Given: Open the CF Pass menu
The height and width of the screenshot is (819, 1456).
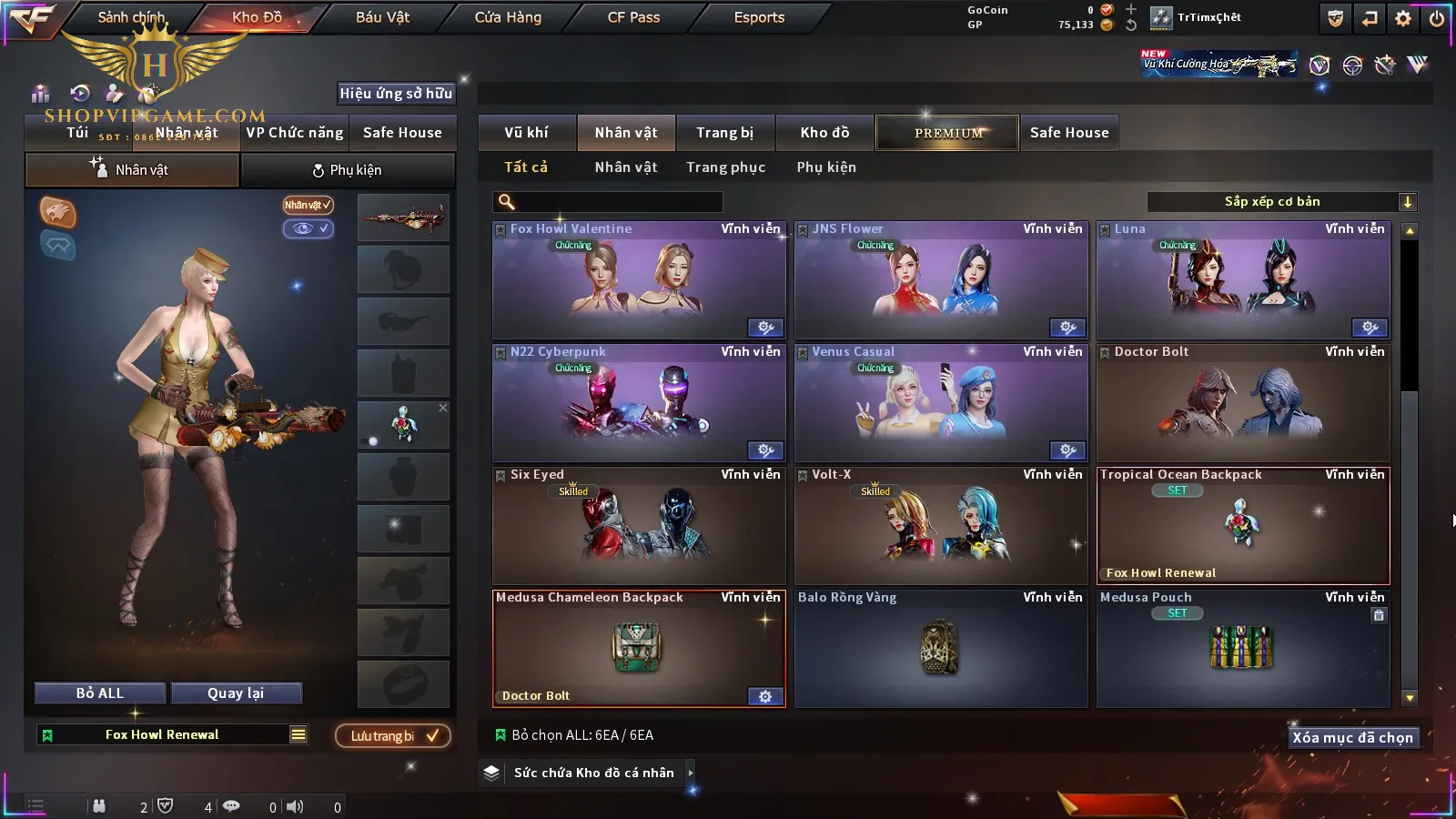Looking at the screenshot, I should point(633,17).
